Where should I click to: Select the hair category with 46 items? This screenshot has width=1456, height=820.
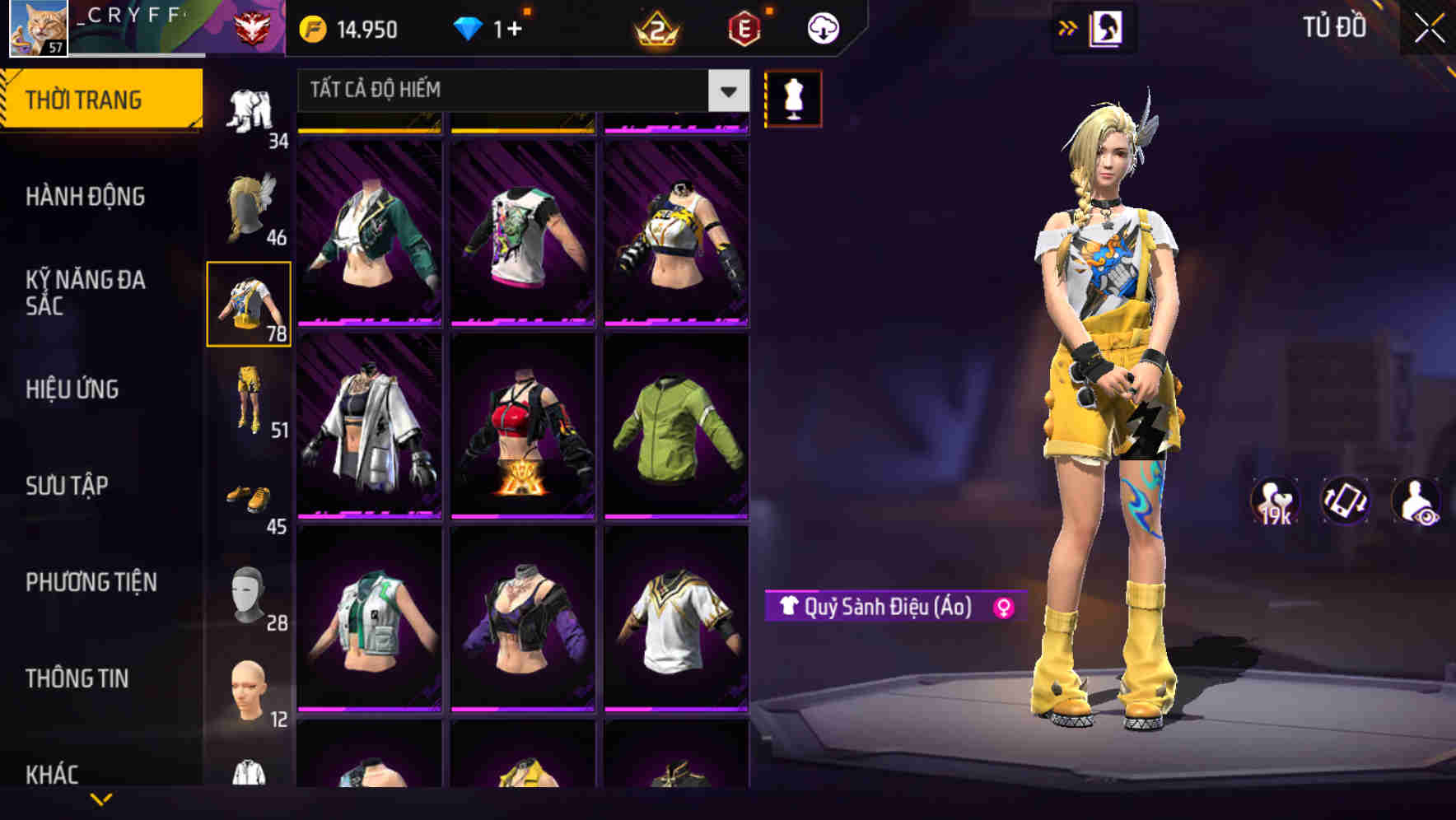point(249,206)
